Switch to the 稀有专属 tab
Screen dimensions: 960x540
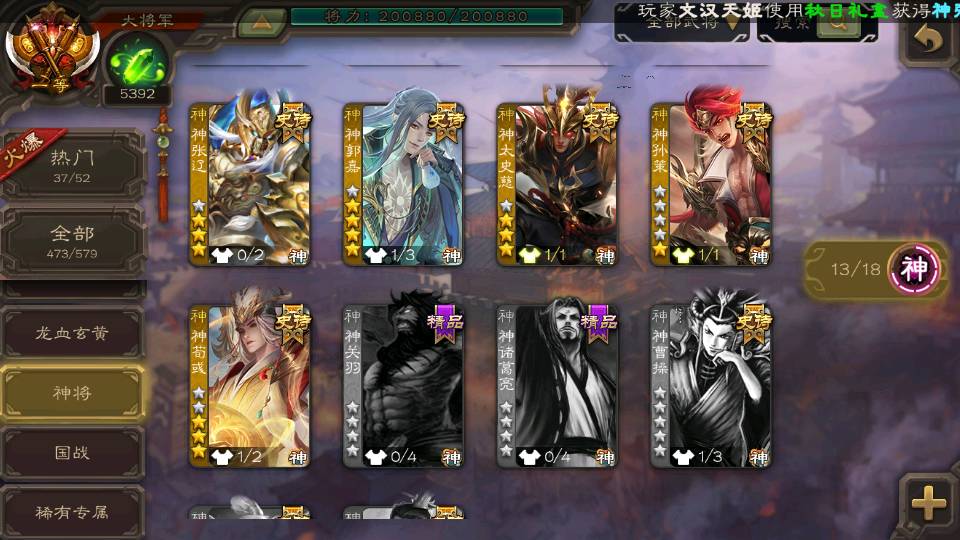point(73,511)
